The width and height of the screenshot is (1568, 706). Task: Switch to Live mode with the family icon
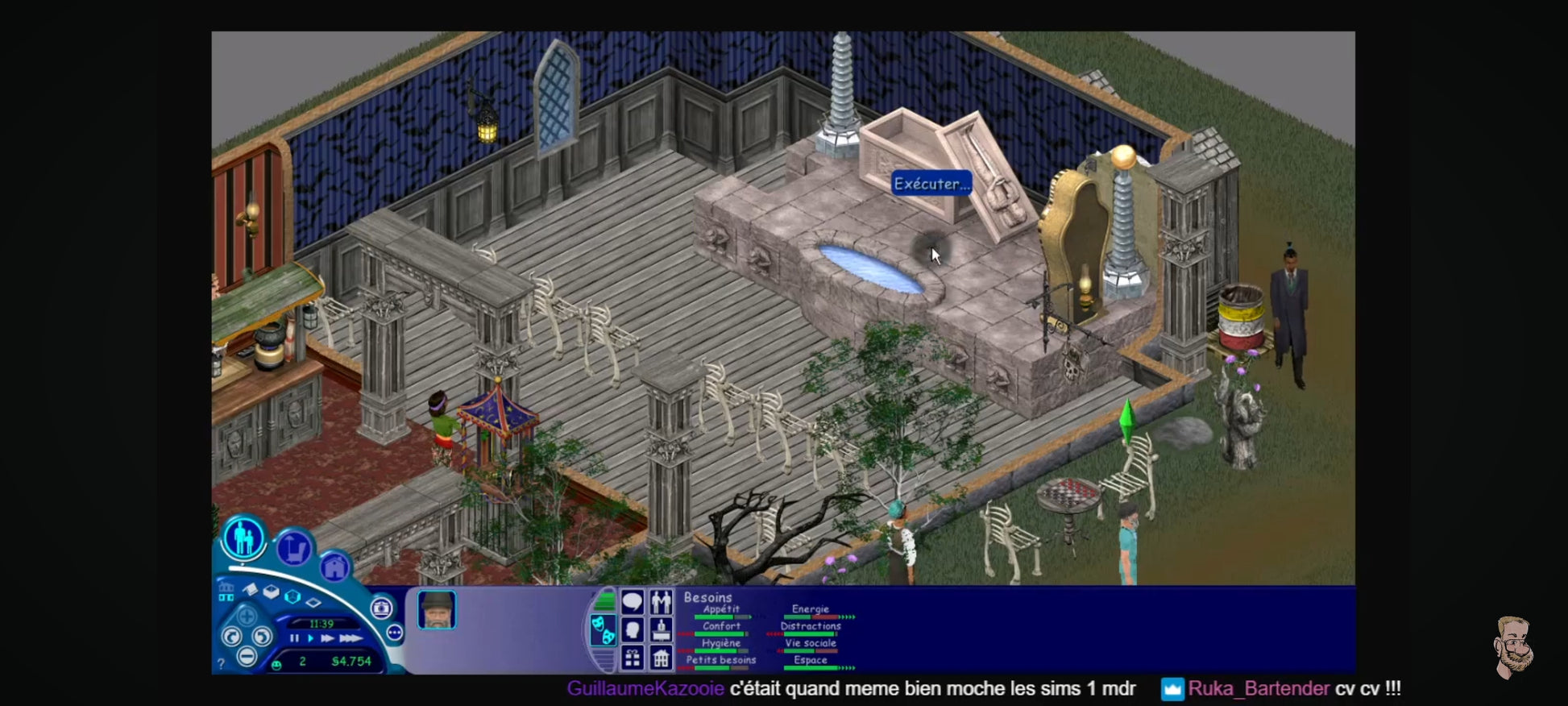(x=243, y=538)
